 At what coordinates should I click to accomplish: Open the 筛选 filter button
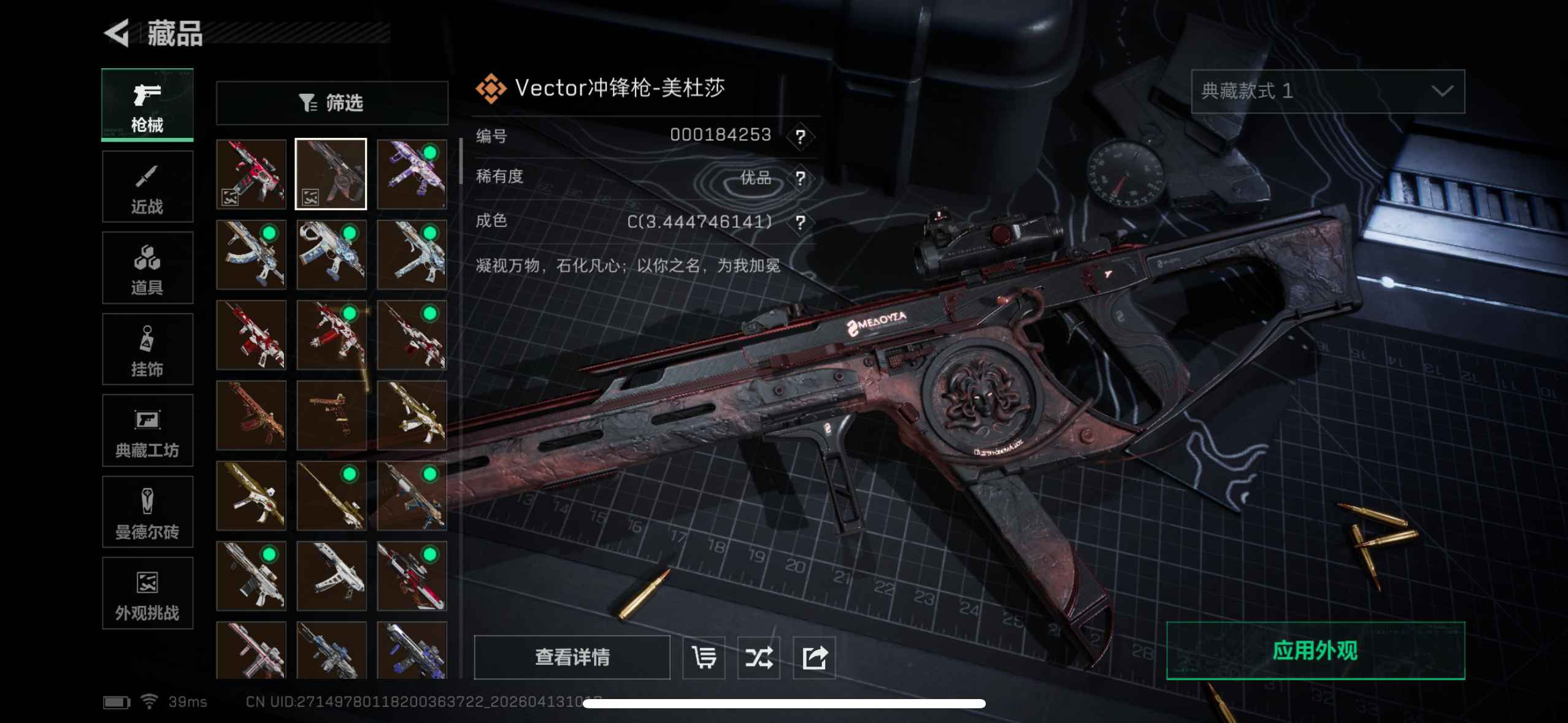pos(332,103)
